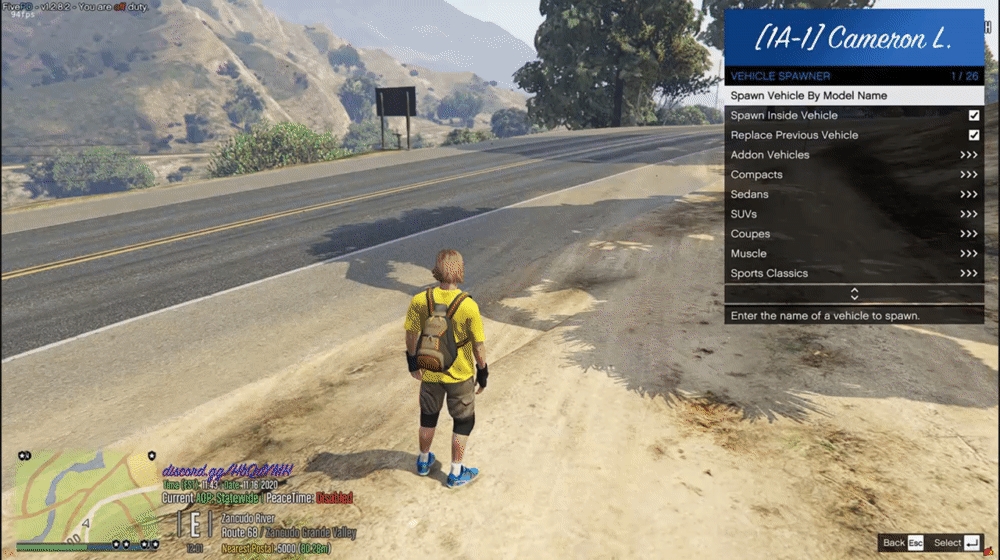The width and height of the screenshot is (1000, 560).
Task: Choose the Sedans category
Action: pyautogui.click(x=853, y=194)
